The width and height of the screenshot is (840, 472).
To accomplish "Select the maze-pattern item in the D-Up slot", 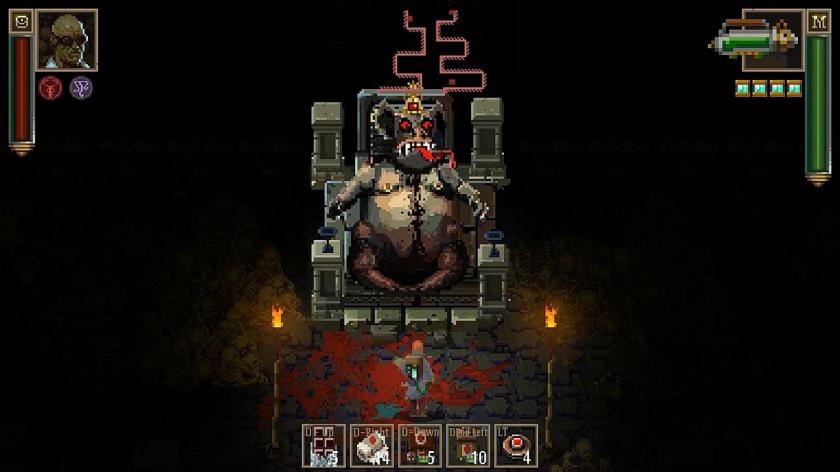I will pos(325,446).
